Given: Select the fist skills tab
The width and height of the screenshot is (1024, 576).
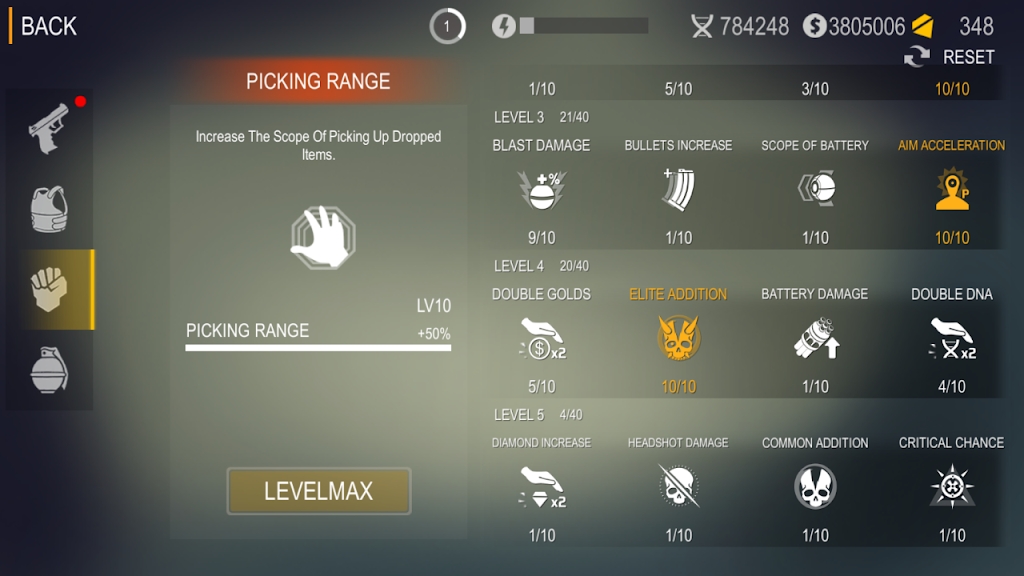Looking at the screenshot, I should (x=49, y=290).
